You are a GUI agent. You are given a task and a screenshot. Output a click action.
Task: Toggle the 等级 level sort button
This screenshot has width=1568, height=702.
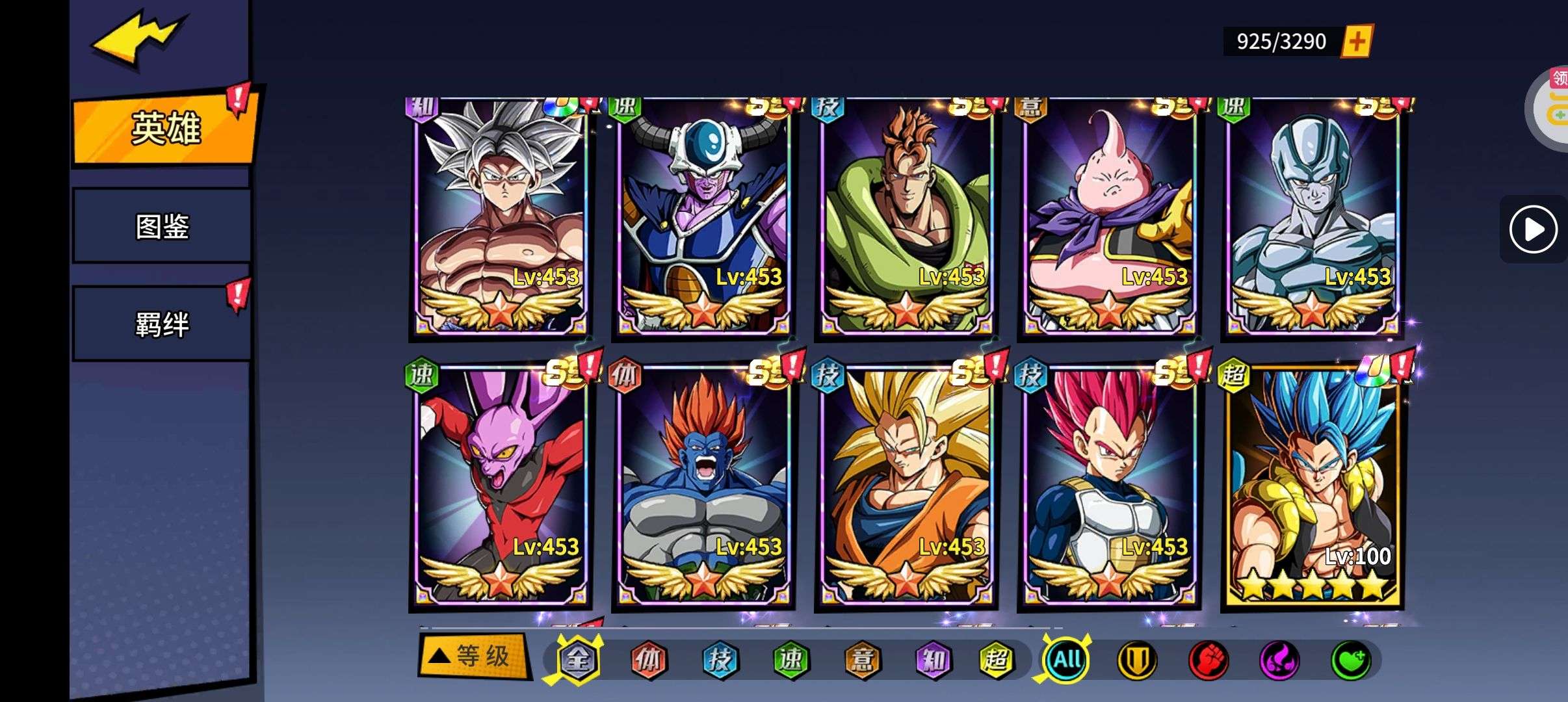click(x=473, y=656)
